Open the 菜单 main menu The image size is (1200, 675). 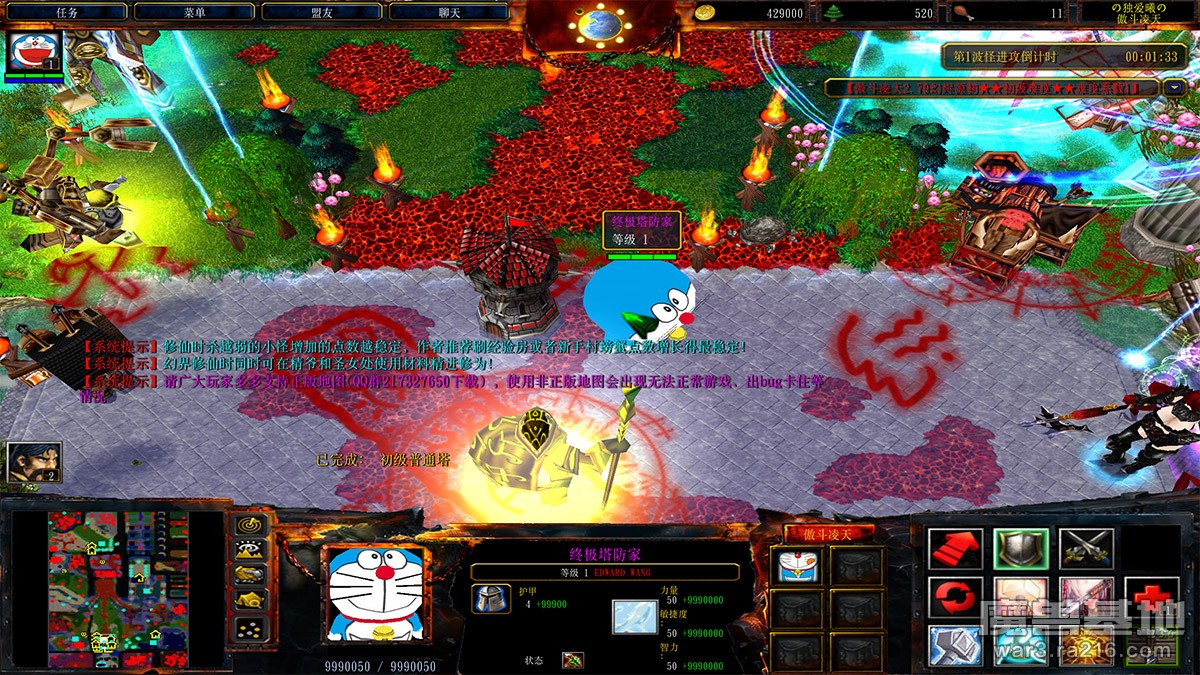(x=194, y=12)
